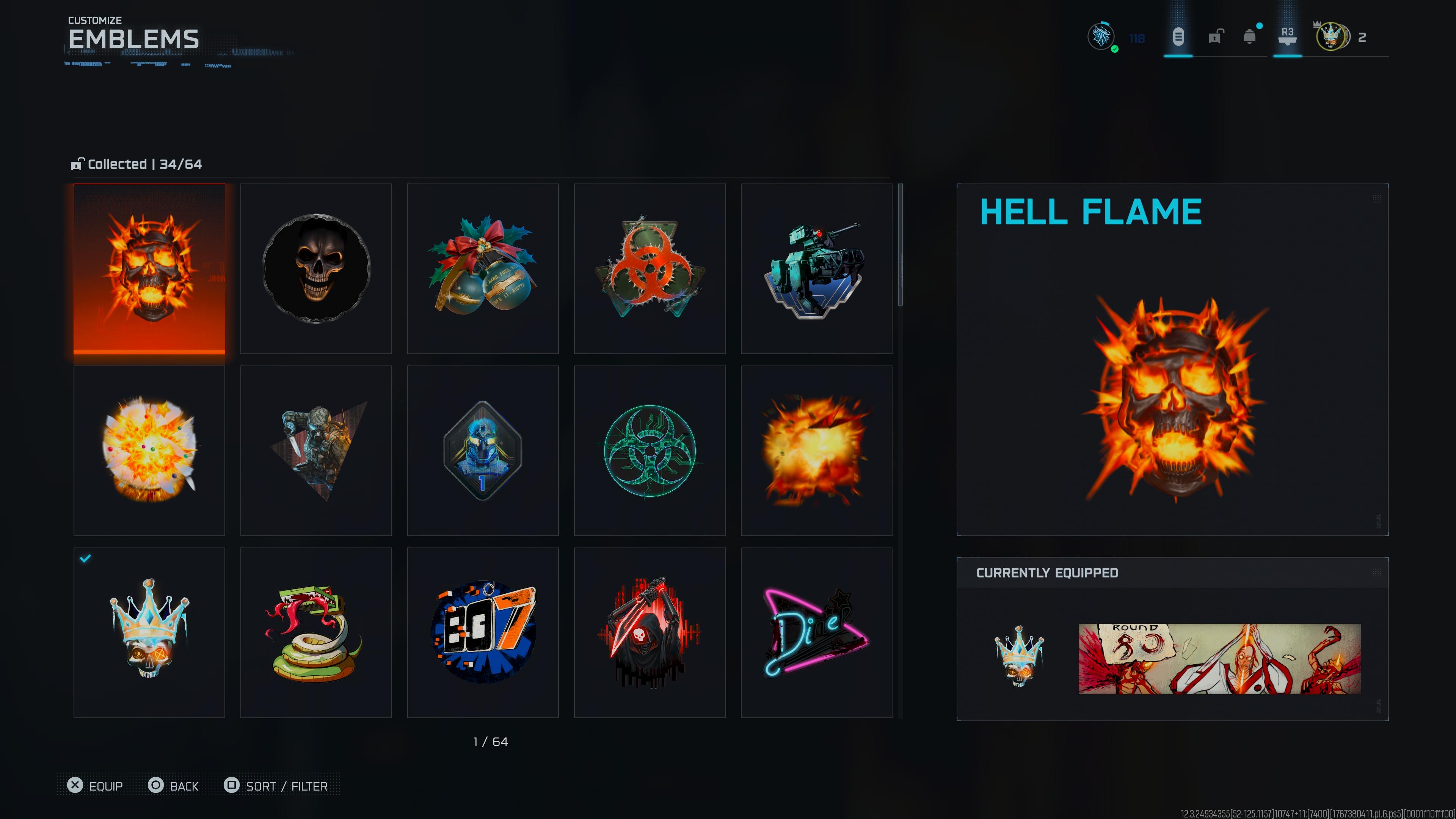This screenshot has width=1456, height=819.
Task: Open the notifications bell icon
Action: (1250, 37)
